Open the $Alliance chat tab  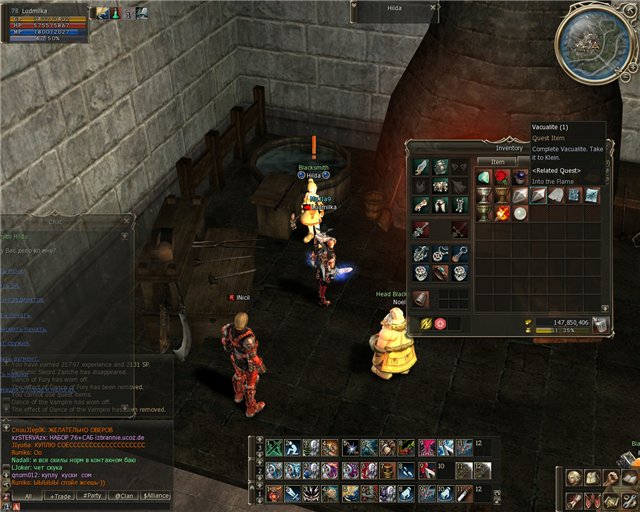click(156, 495)
